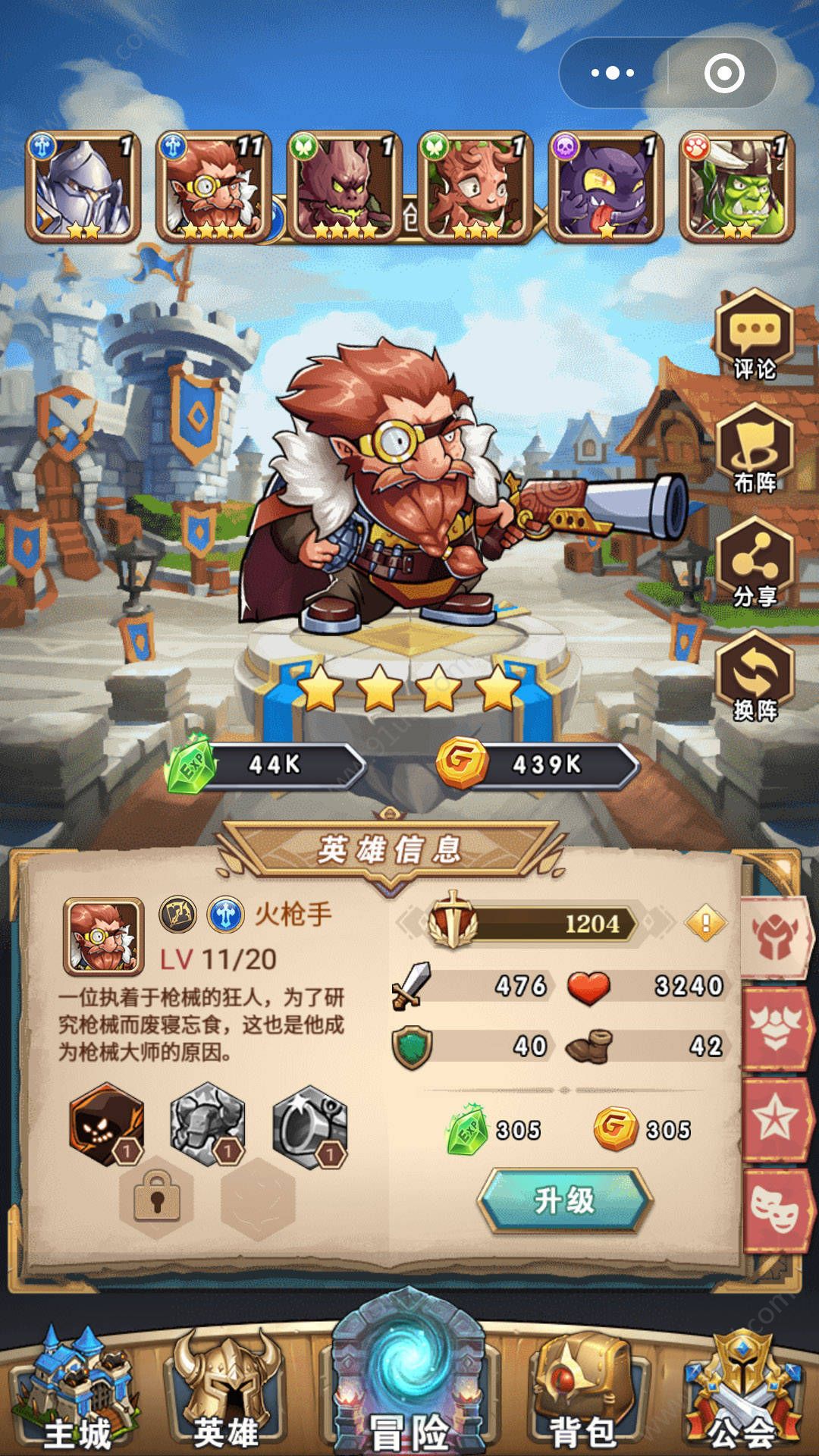Open the mini-program three-dot menu
This screenshot has height=1456, width=819.
613,73
